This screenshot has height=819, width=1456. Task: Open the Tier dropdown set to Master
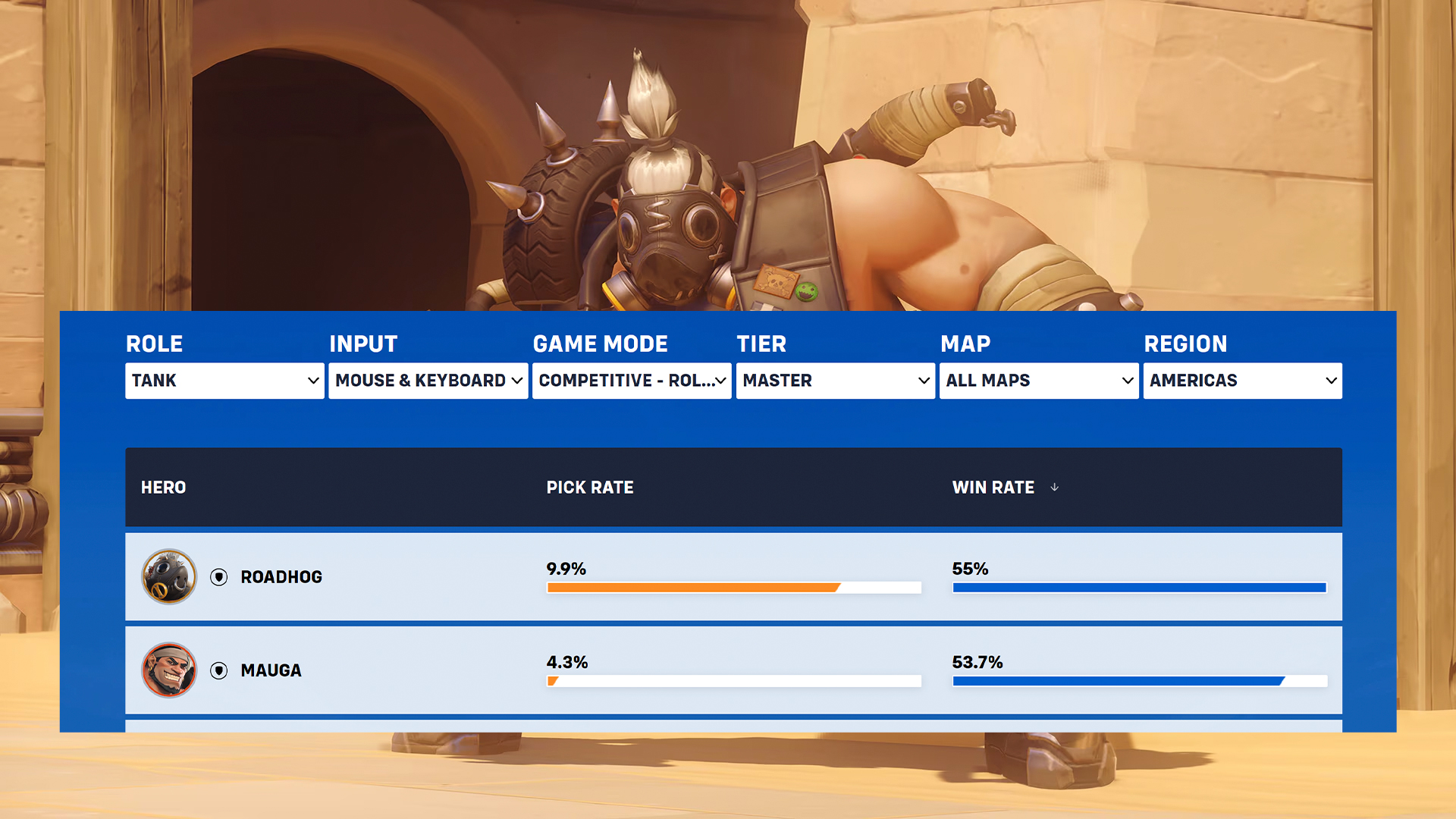[x=835, y=381]
